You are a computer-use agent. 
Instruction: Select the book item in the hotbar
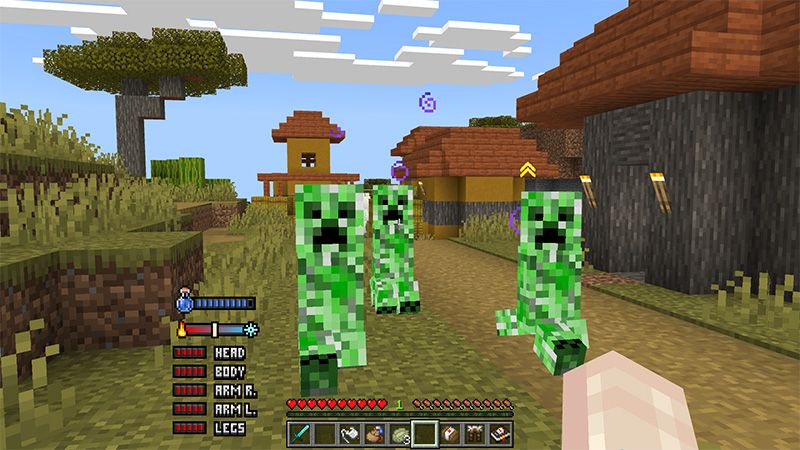click(501, 433)
